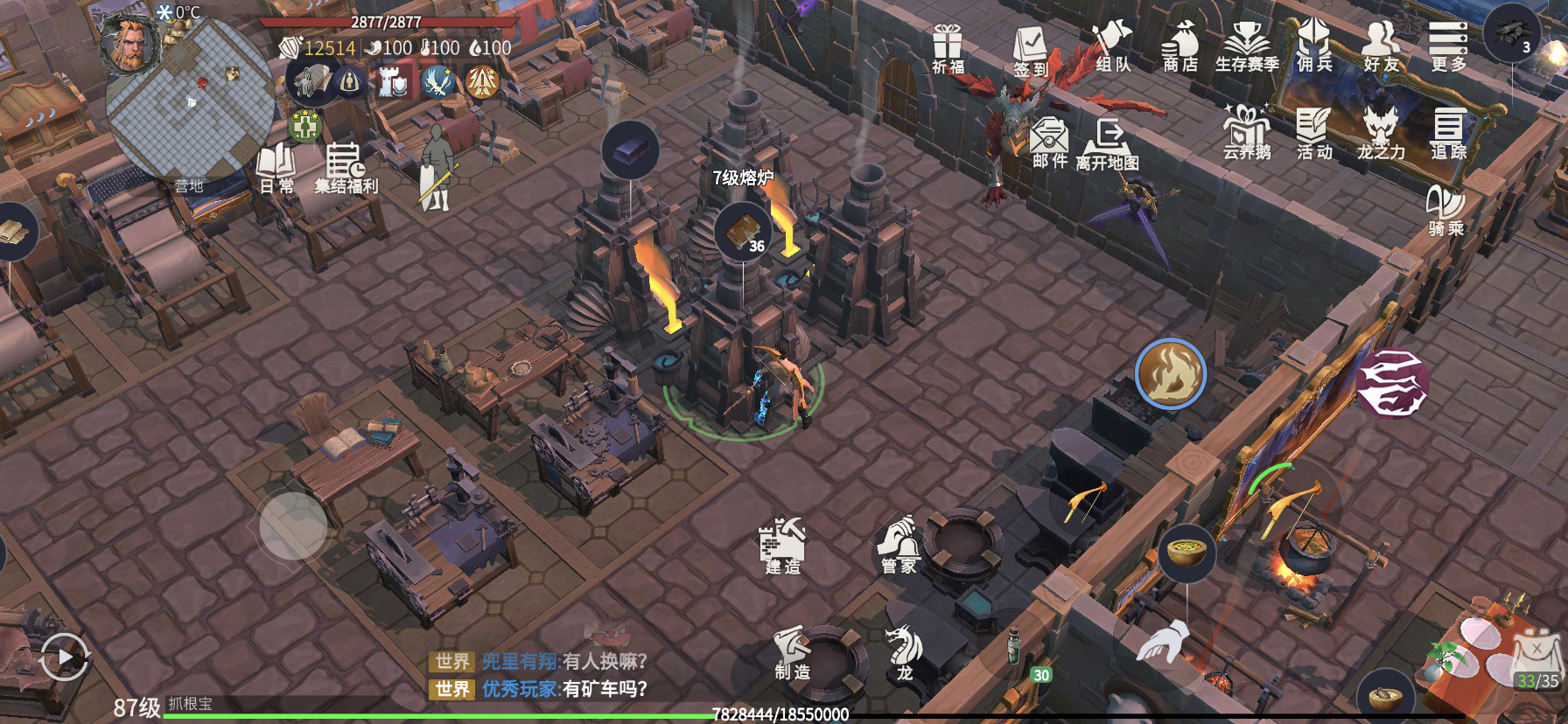The width and height of the screenshot is (1568, 724).
Task: Open the 日常 daily tasks book
Action: coord(276,167)
